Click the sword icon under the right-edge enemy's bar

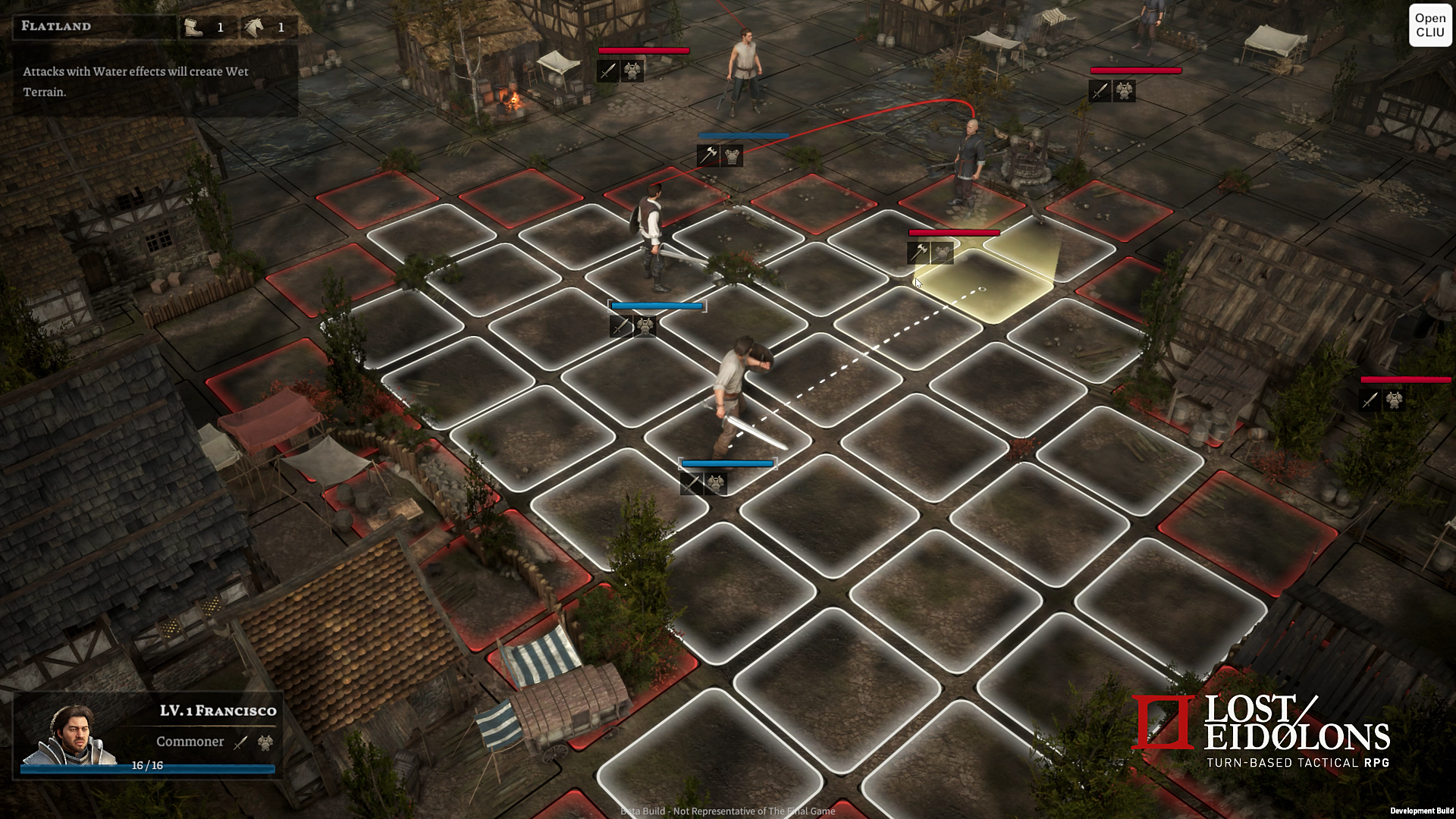click(1369, 400)
